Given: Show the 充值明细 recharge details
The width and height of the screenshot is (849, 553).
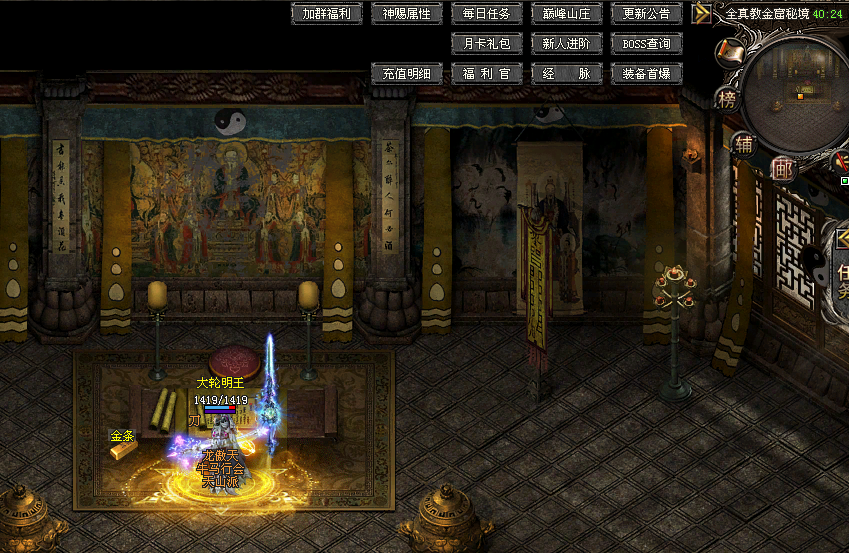Looking at the screenshot, I should pyautogui.click(x=407, y=73).
